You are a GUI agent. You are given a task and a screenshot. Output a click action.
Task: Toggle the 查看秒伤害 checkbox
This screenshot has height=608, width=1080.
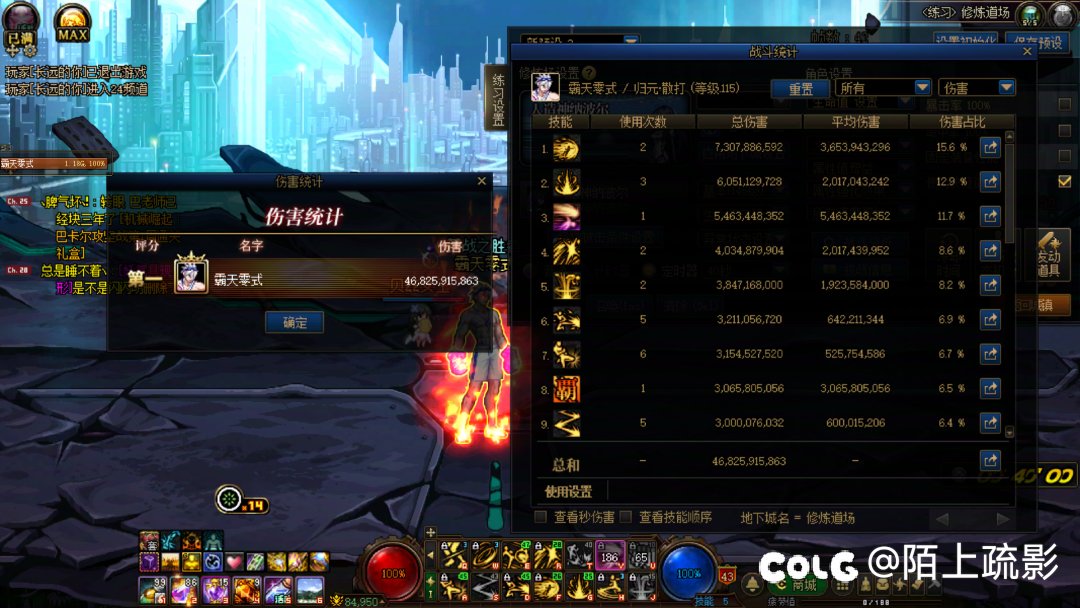[541, 517]
